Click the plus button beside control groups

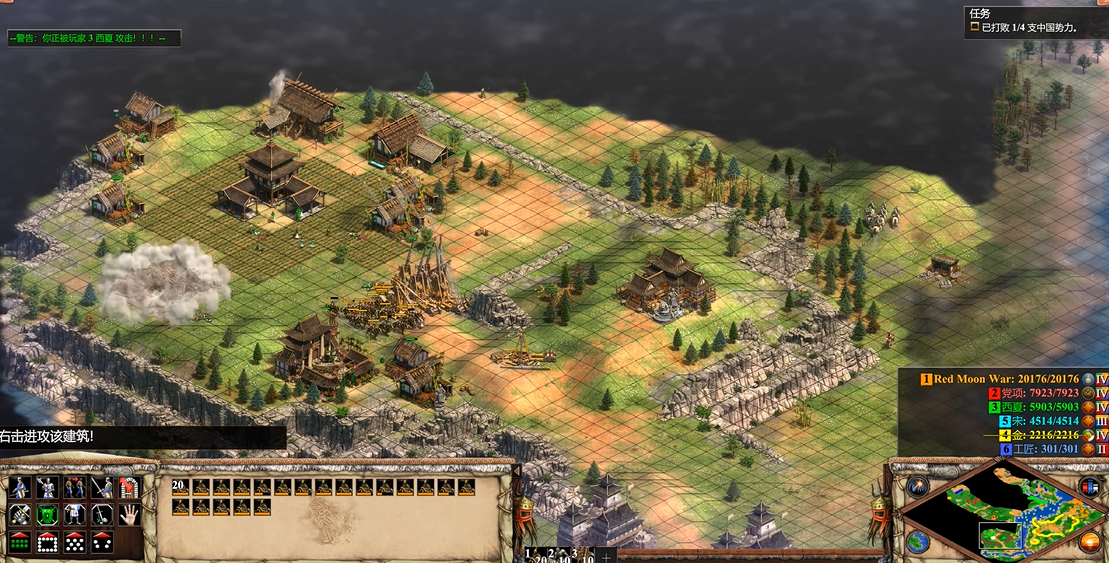tap(606, 555)
